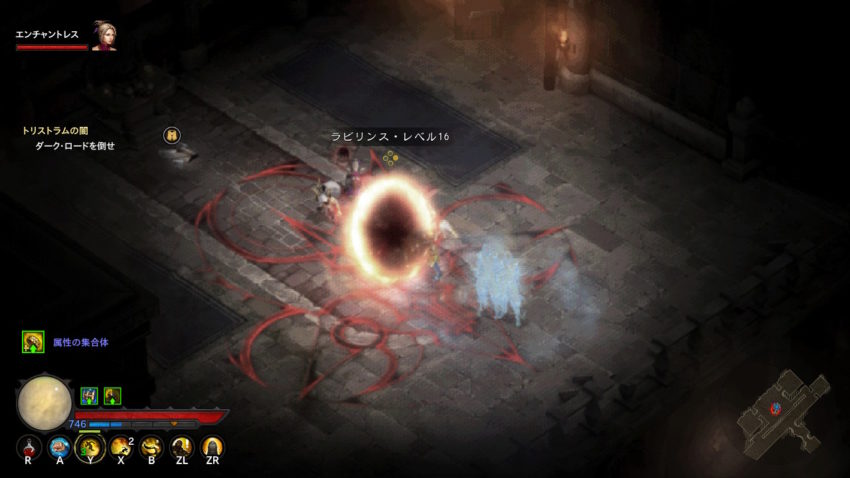850x478 pixels.
Task: Select the Enchantress follower portrait
Action: click(x=104, y=37)
